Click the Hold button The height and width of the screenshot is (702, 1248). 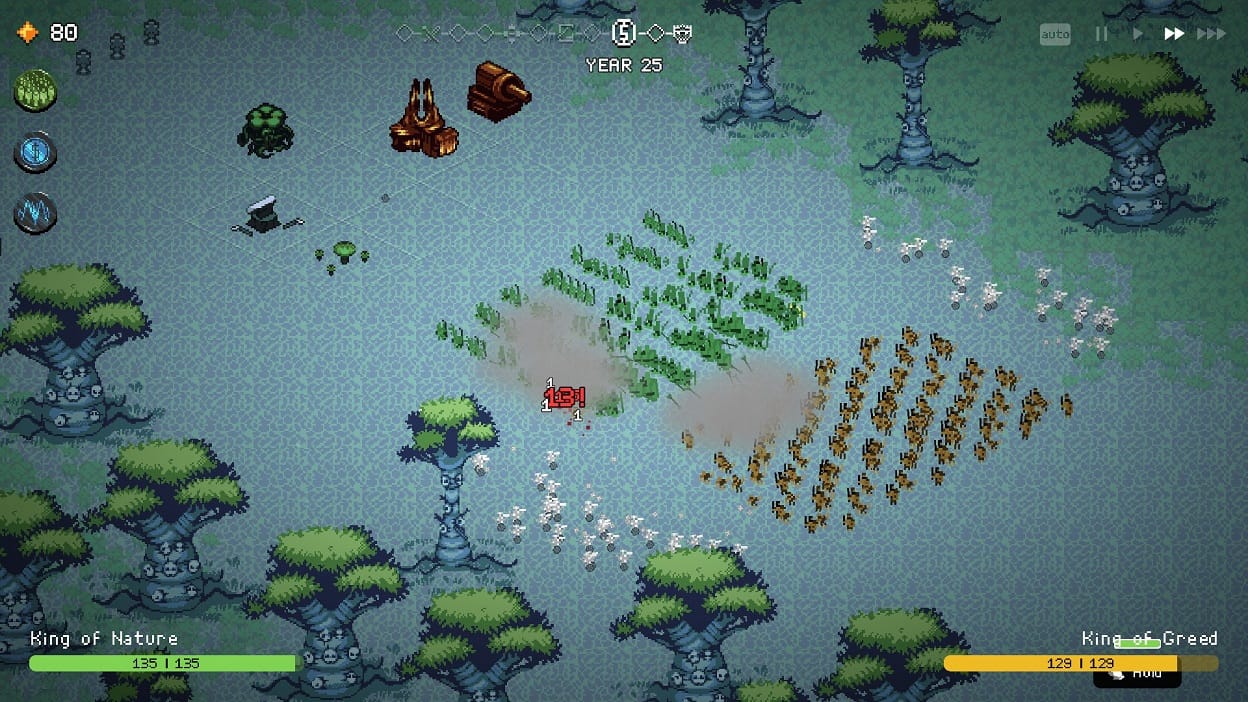[1137, 673]
